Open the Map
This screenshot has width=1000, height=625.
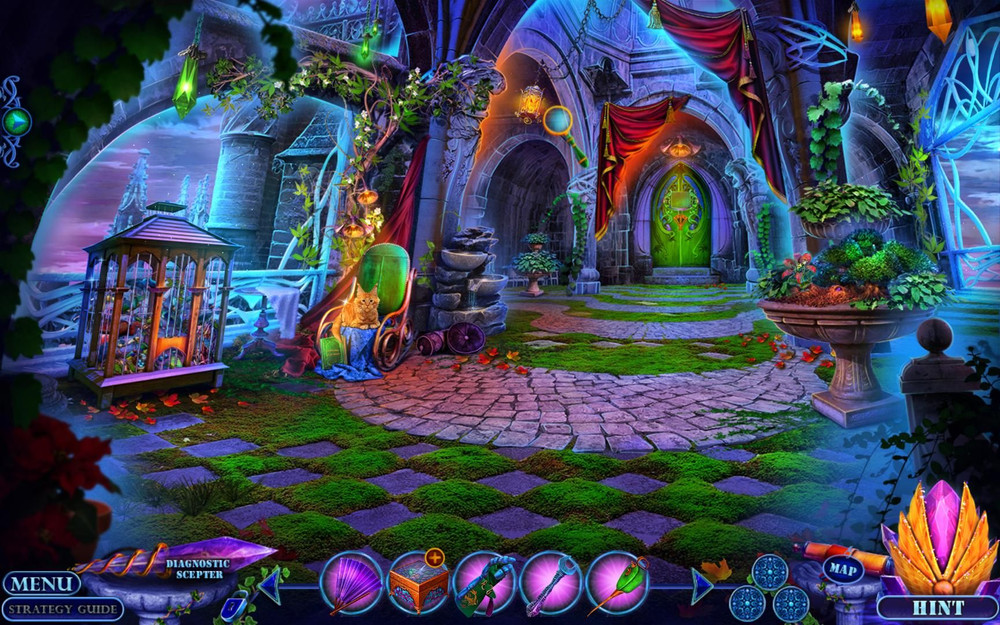(x=843, y=569)
